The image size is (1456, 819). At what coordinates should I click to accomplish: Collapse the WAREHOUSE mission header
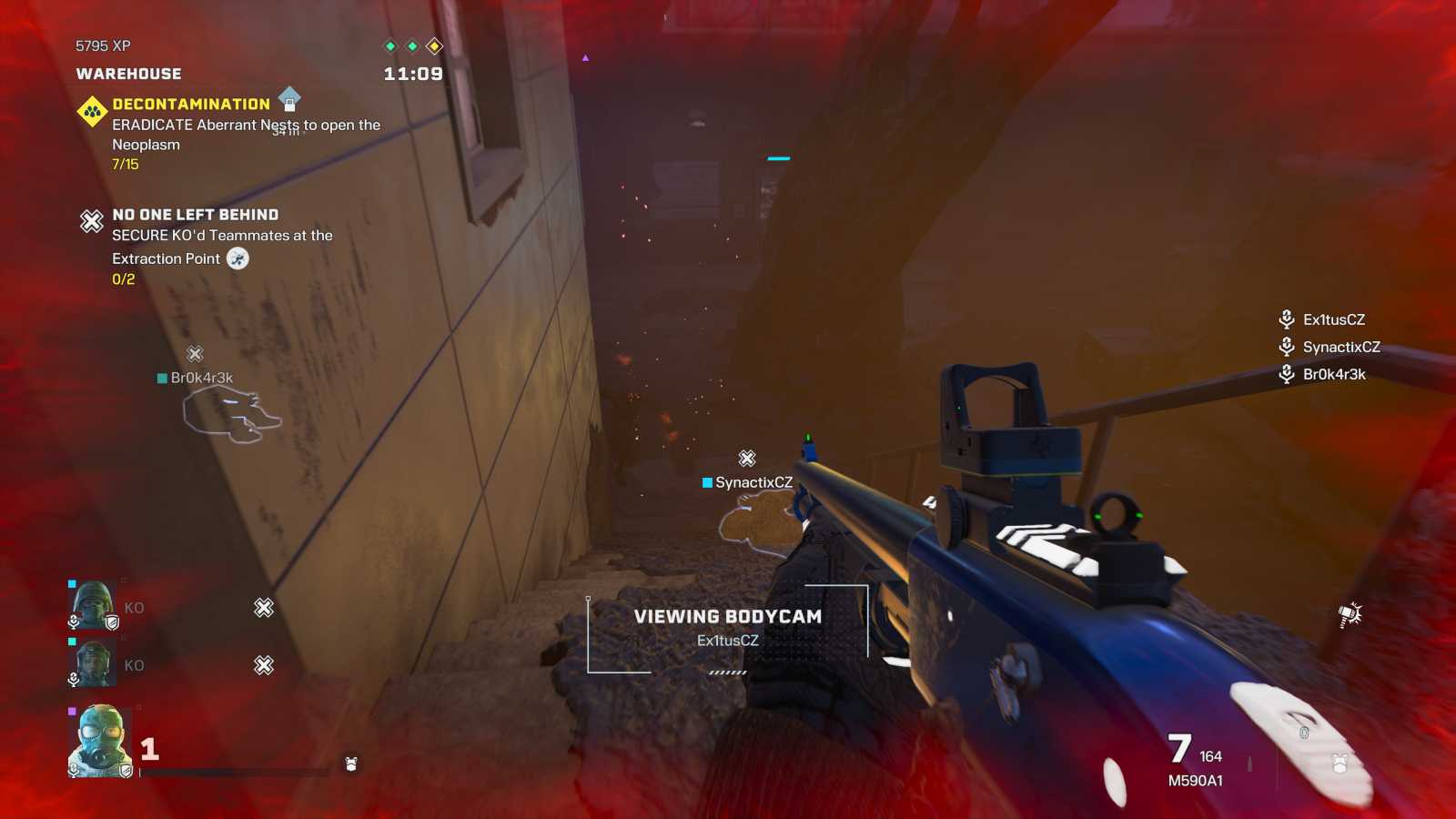pos(127,74)
